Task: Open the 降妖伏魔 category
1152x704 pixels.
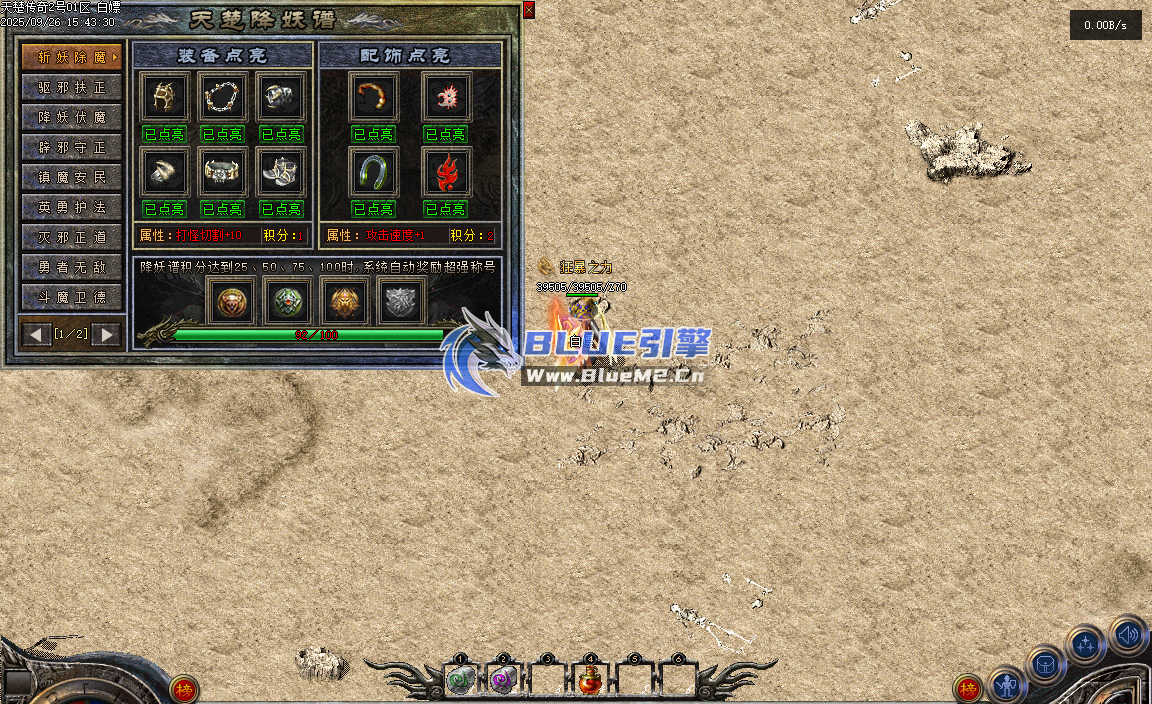Action: point(72,117)
